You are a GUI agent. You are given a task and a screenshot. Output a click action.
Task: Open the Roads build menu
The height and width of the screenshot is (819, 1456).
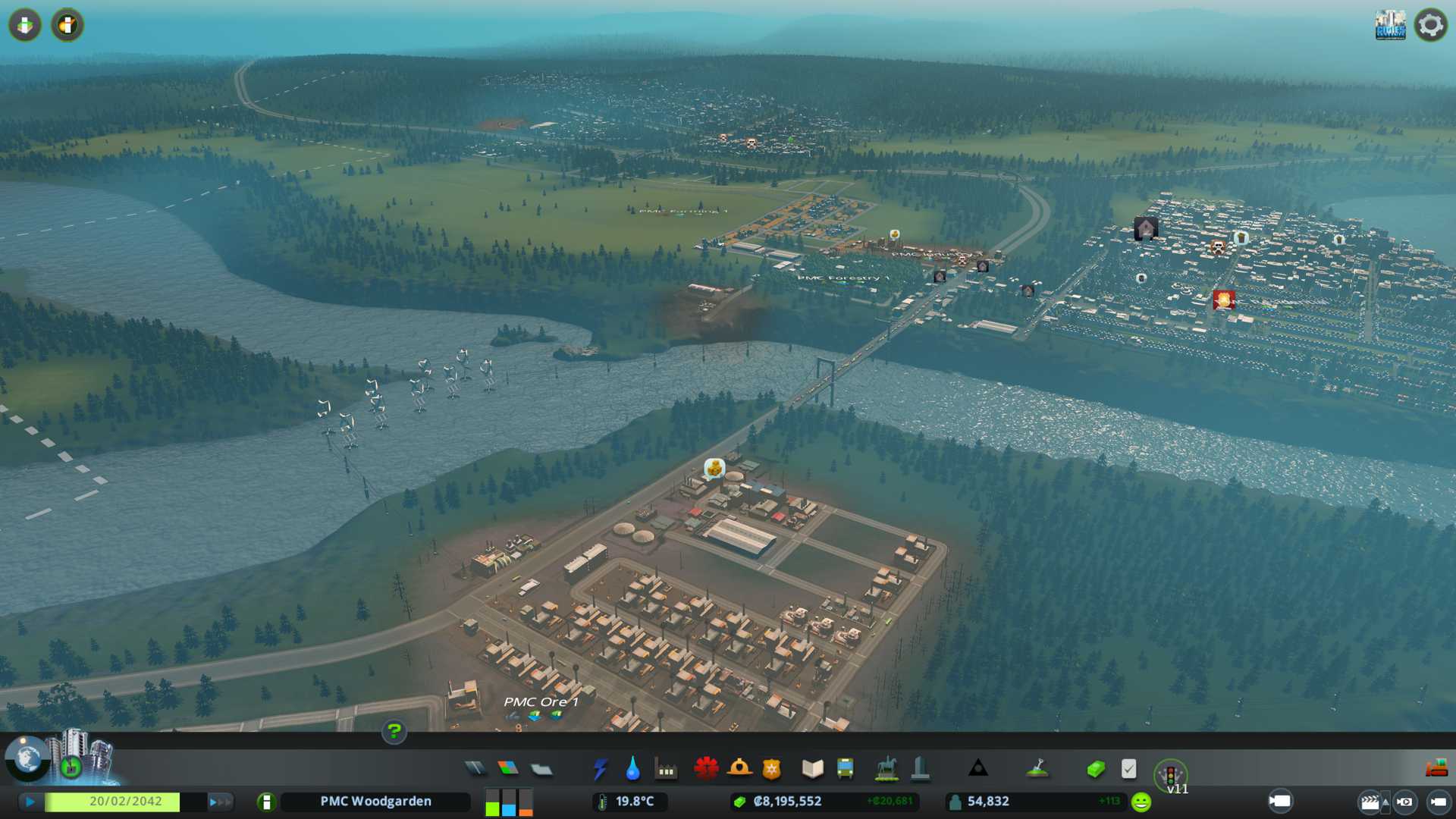pyautogui.click(x=475, y=769)
